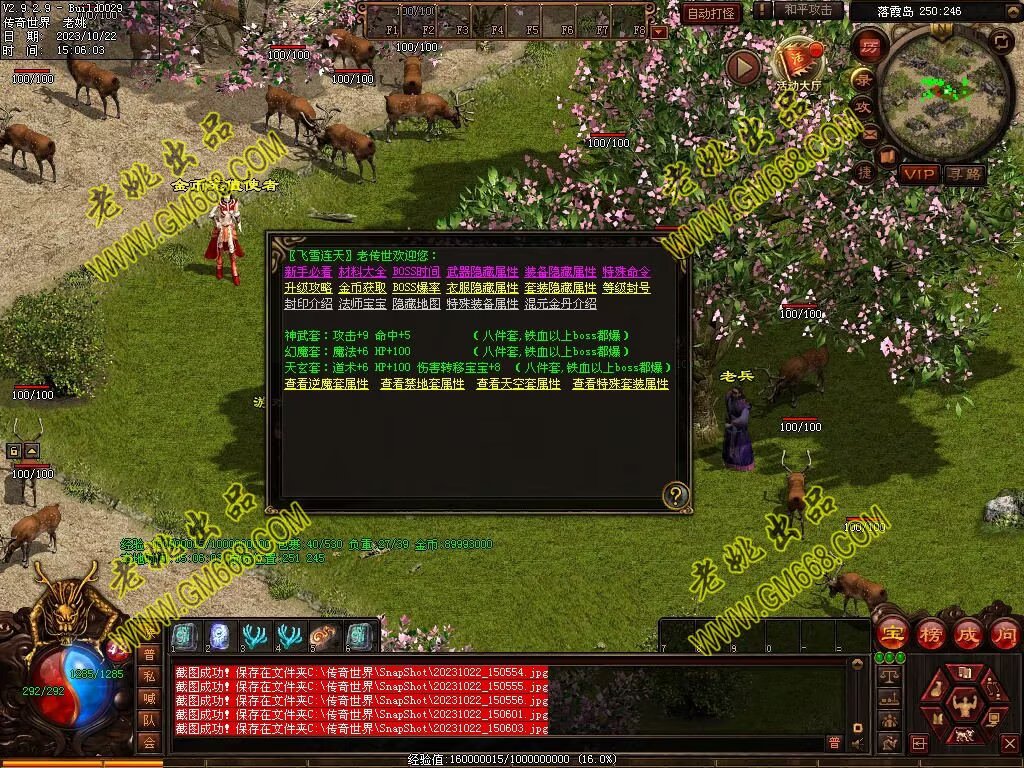Viewport: 1024px width, 768px height.
Task: Click the question mark help button
Action: pos(676,494)
